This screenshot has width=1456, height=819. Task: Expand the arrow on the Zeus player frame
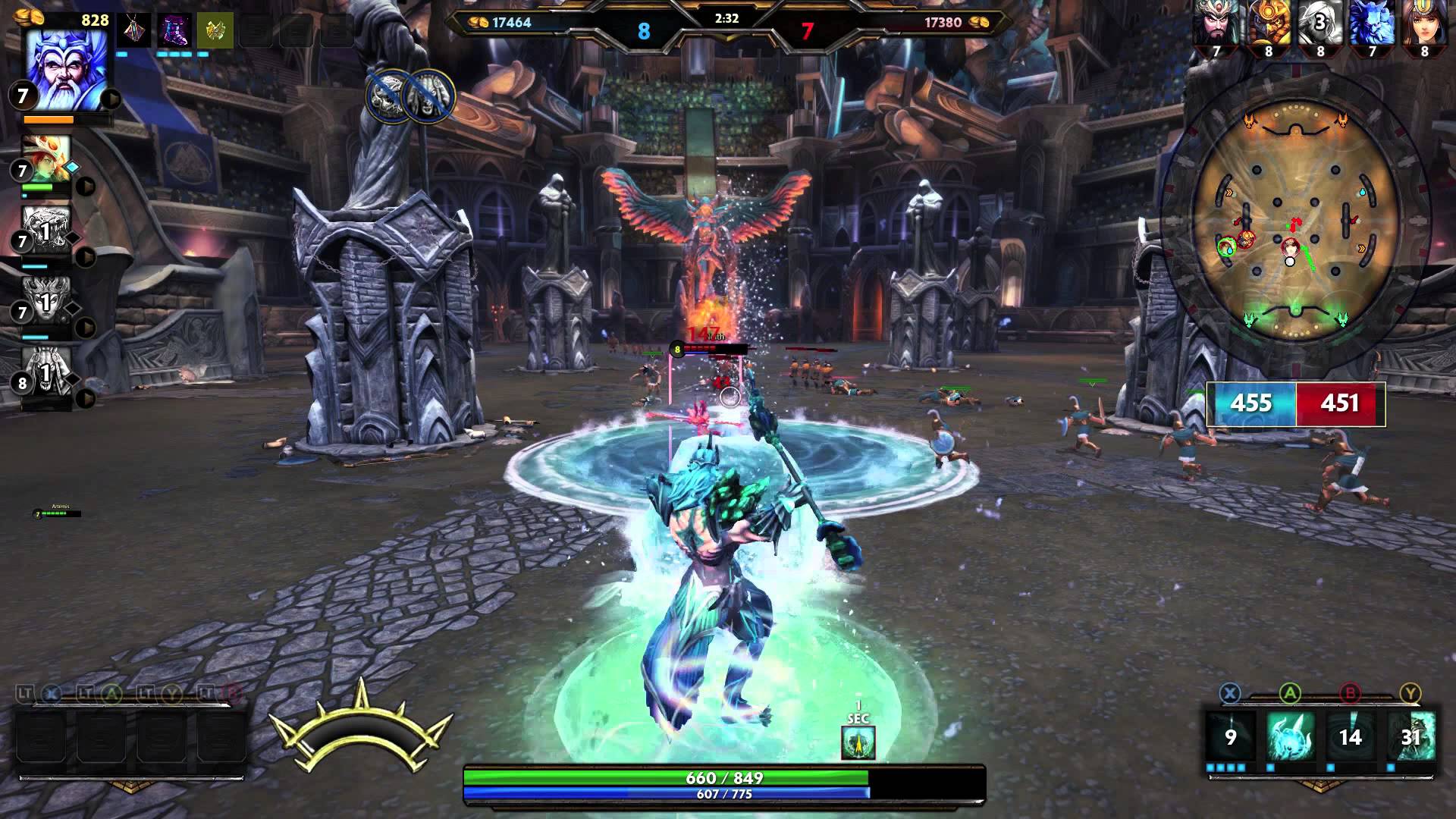[111, 99]
